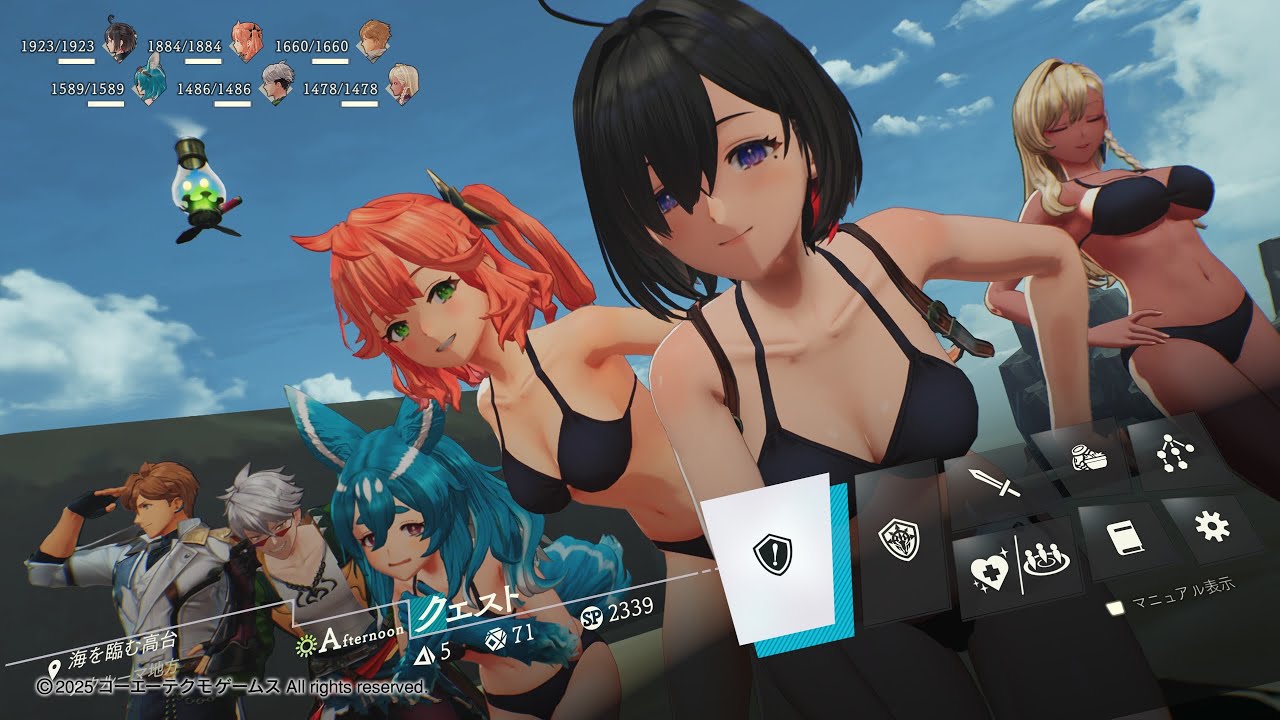
Task: Select the blue-haired fox-eared party portrait
Action: pyautogui.click(x=149, y=82)
